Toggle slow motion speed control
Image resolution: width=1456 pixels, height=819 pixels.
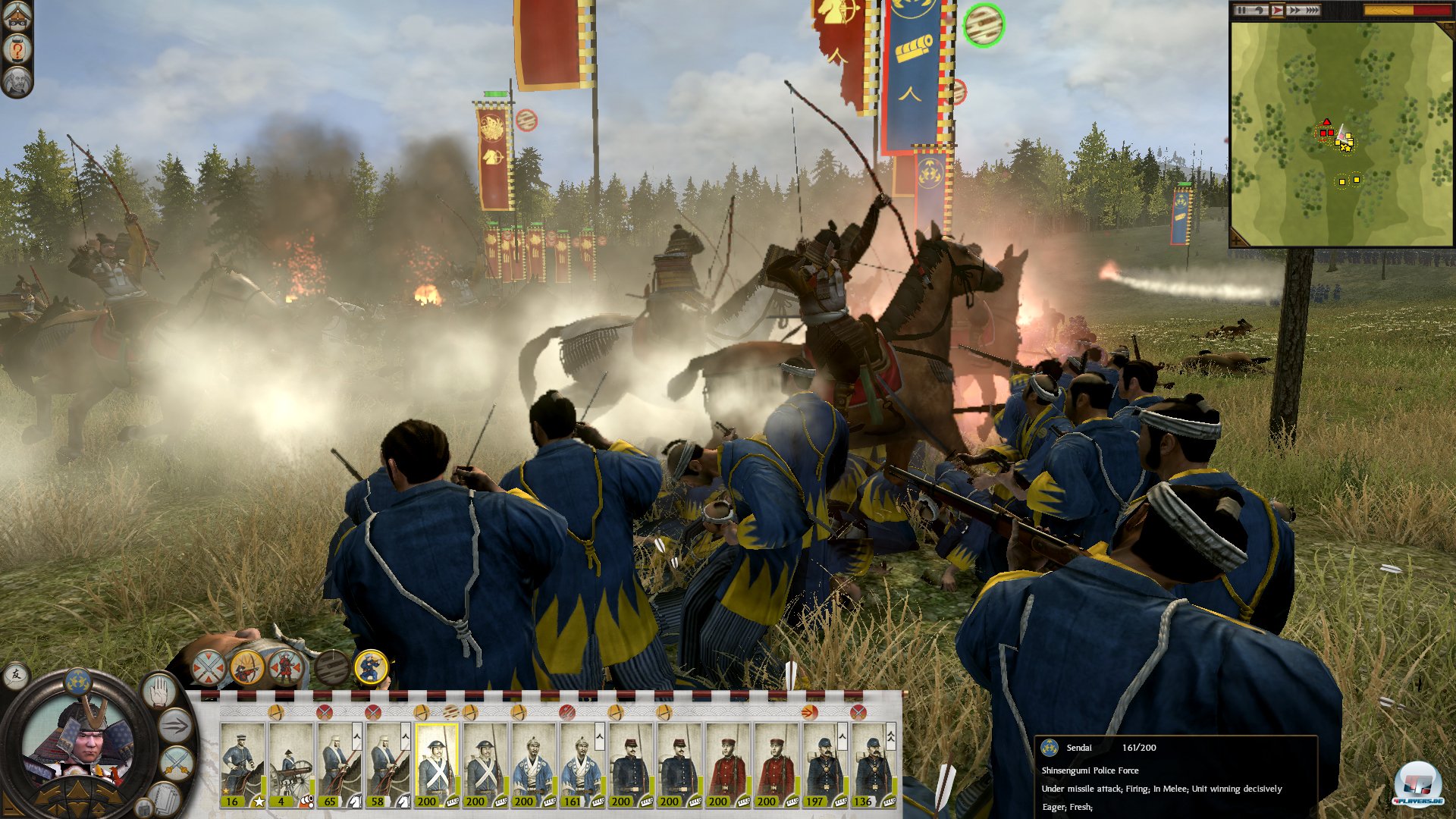[x=1259, y=10]
